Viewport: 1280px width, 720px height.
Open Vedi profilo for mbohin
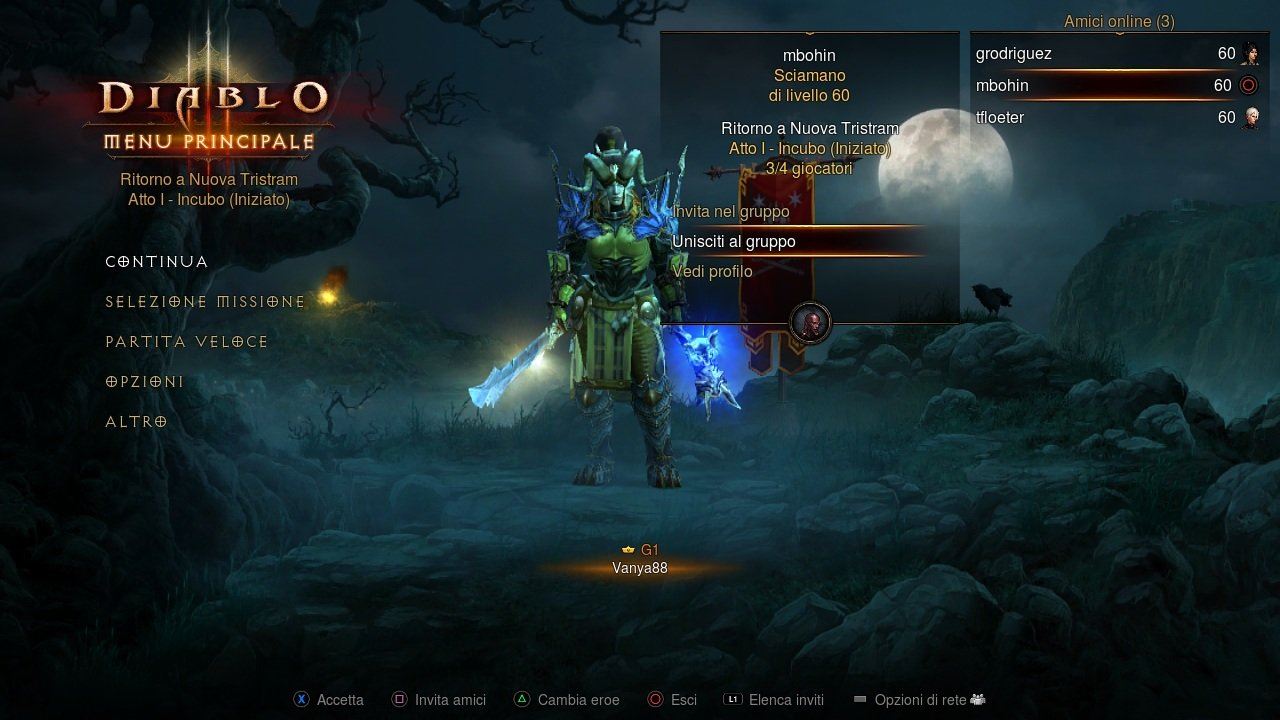(712, 272)
